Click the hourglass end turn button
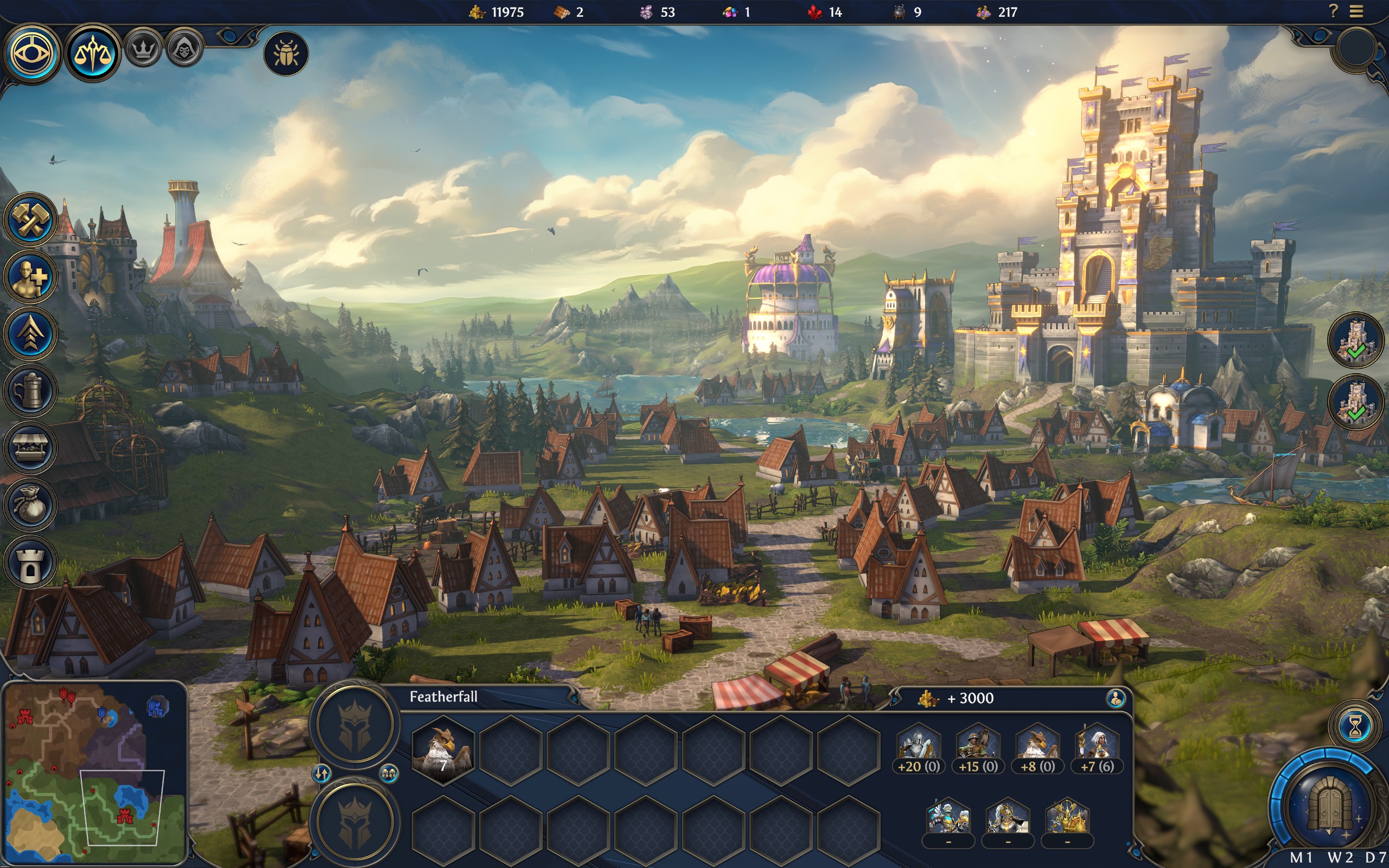The width and height of the screenshot is (1389, 868). point(1355,727)
